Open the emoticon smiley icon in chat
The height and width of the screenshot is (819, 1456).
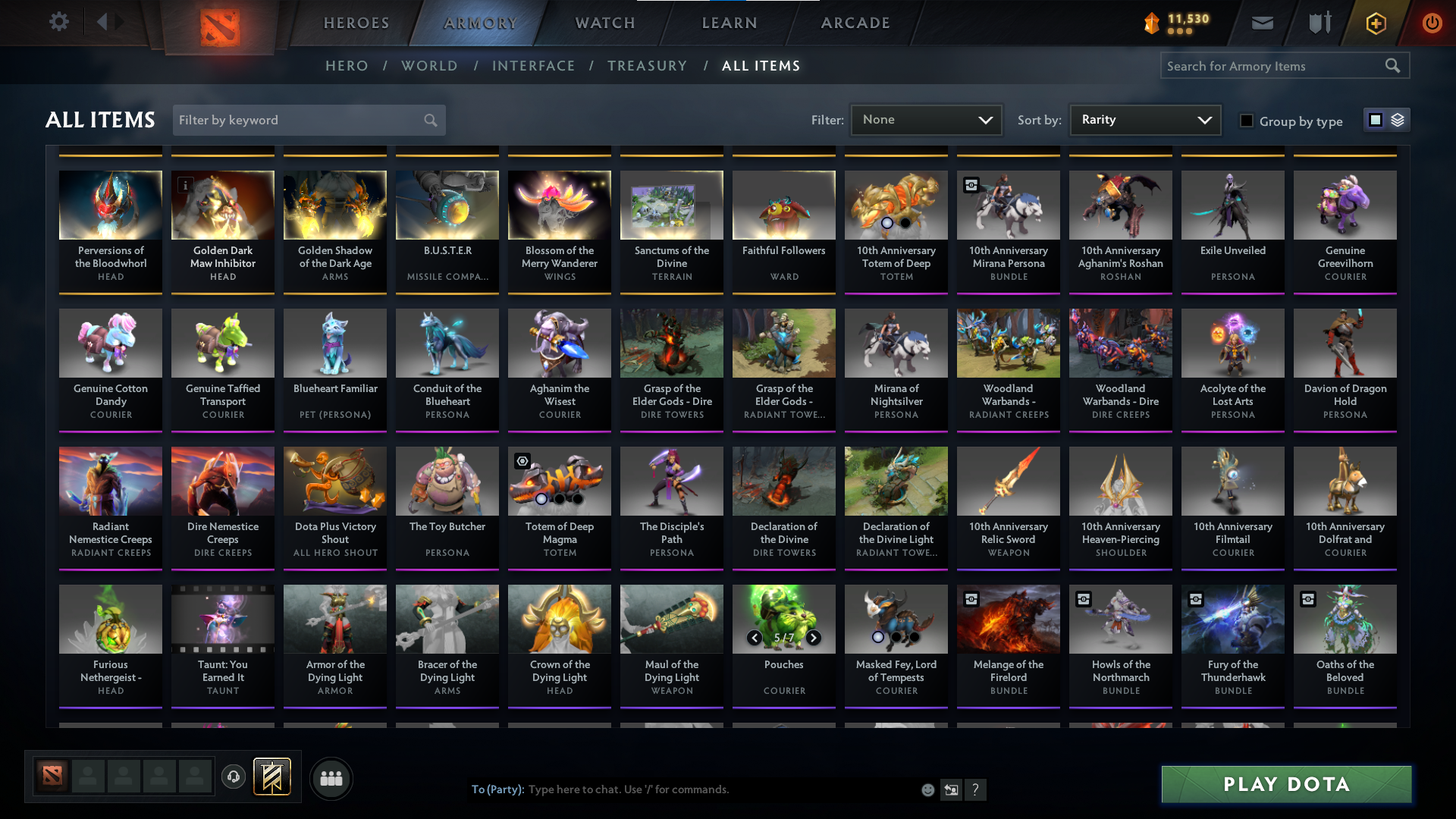(927, 789)
